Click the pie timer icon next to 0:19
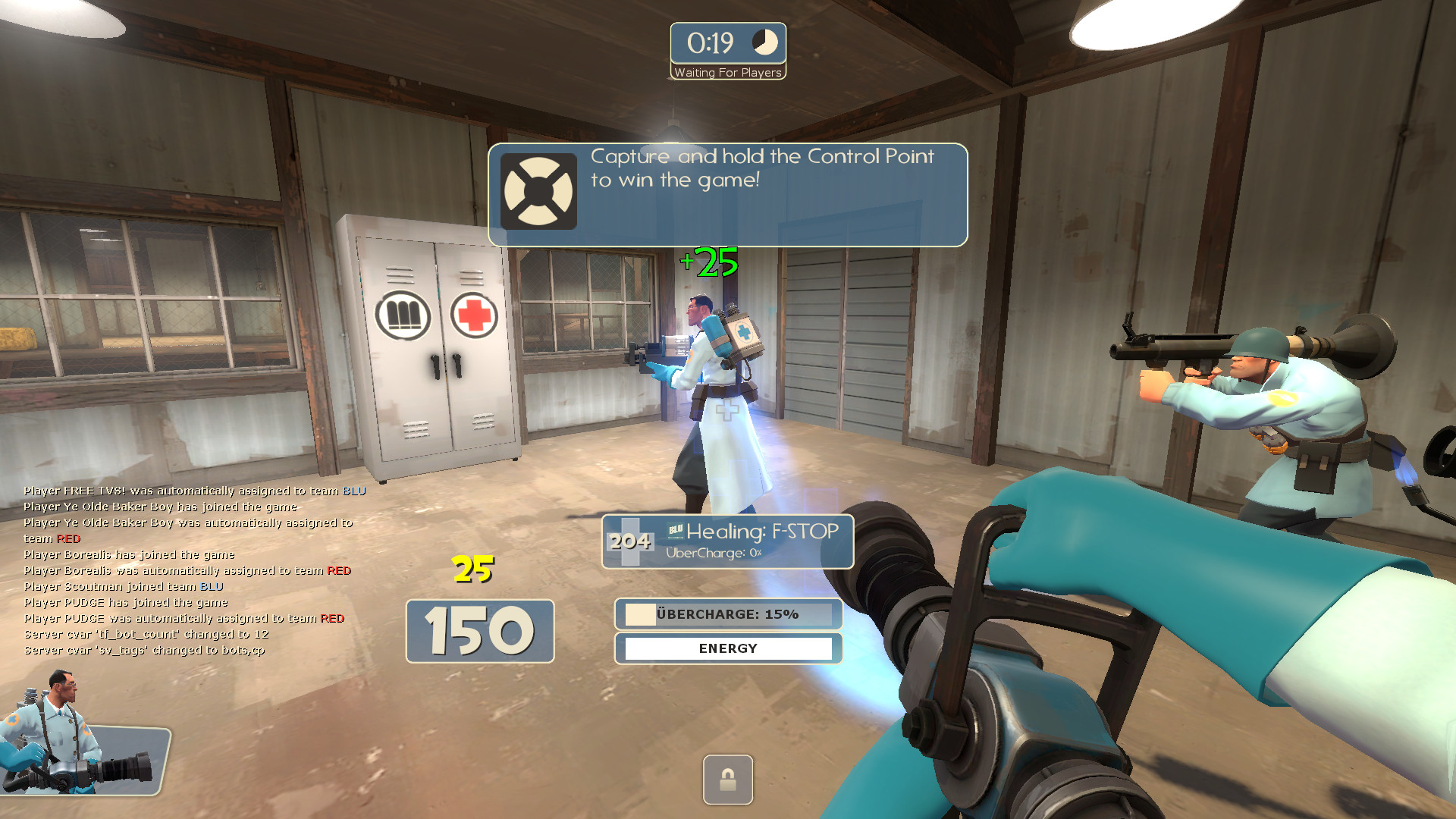Image resolution: width=1456 pixels, height=819 pixels. tap(764, 44)
